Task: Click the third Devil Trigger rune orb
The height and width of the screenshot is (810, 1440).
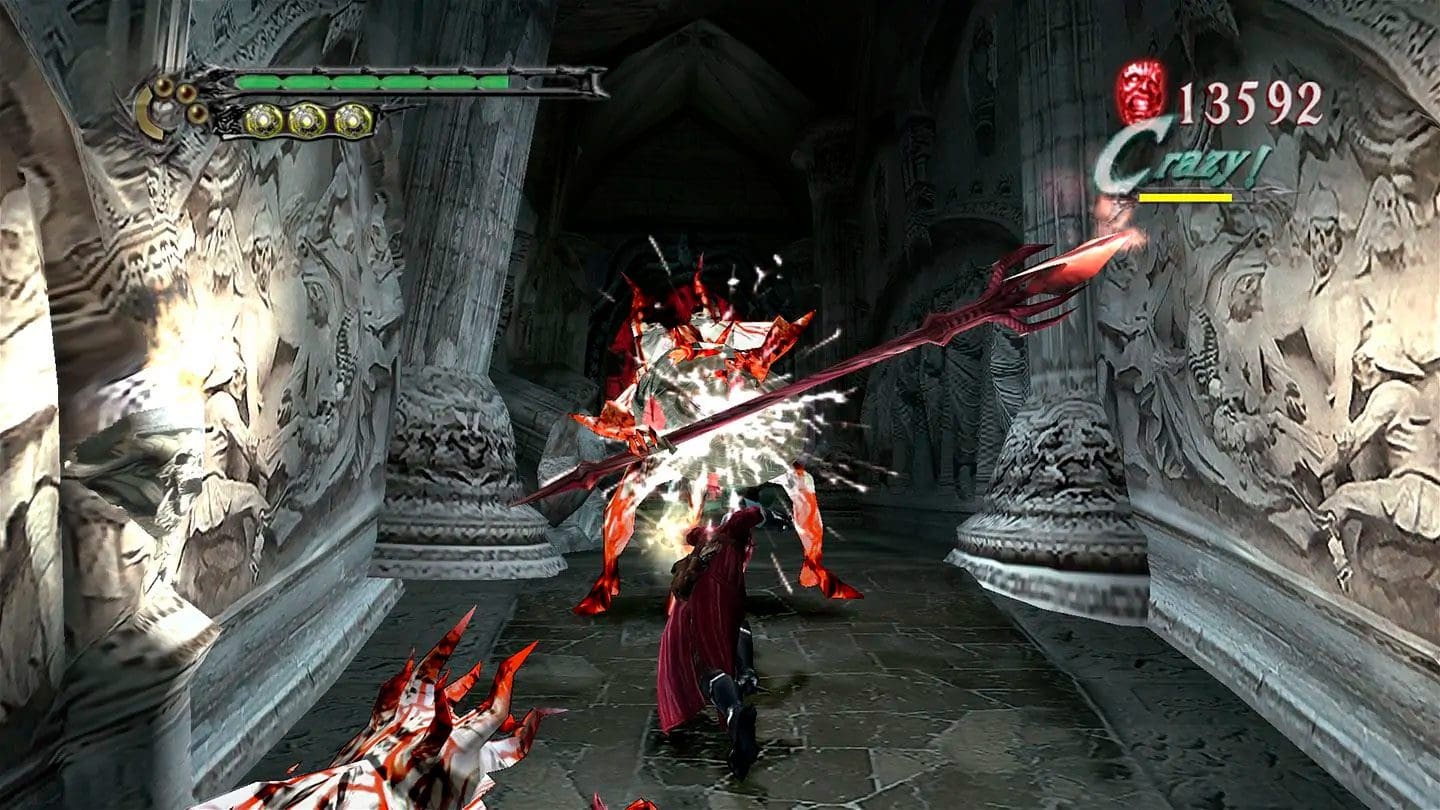Action: tap(352, 122)
